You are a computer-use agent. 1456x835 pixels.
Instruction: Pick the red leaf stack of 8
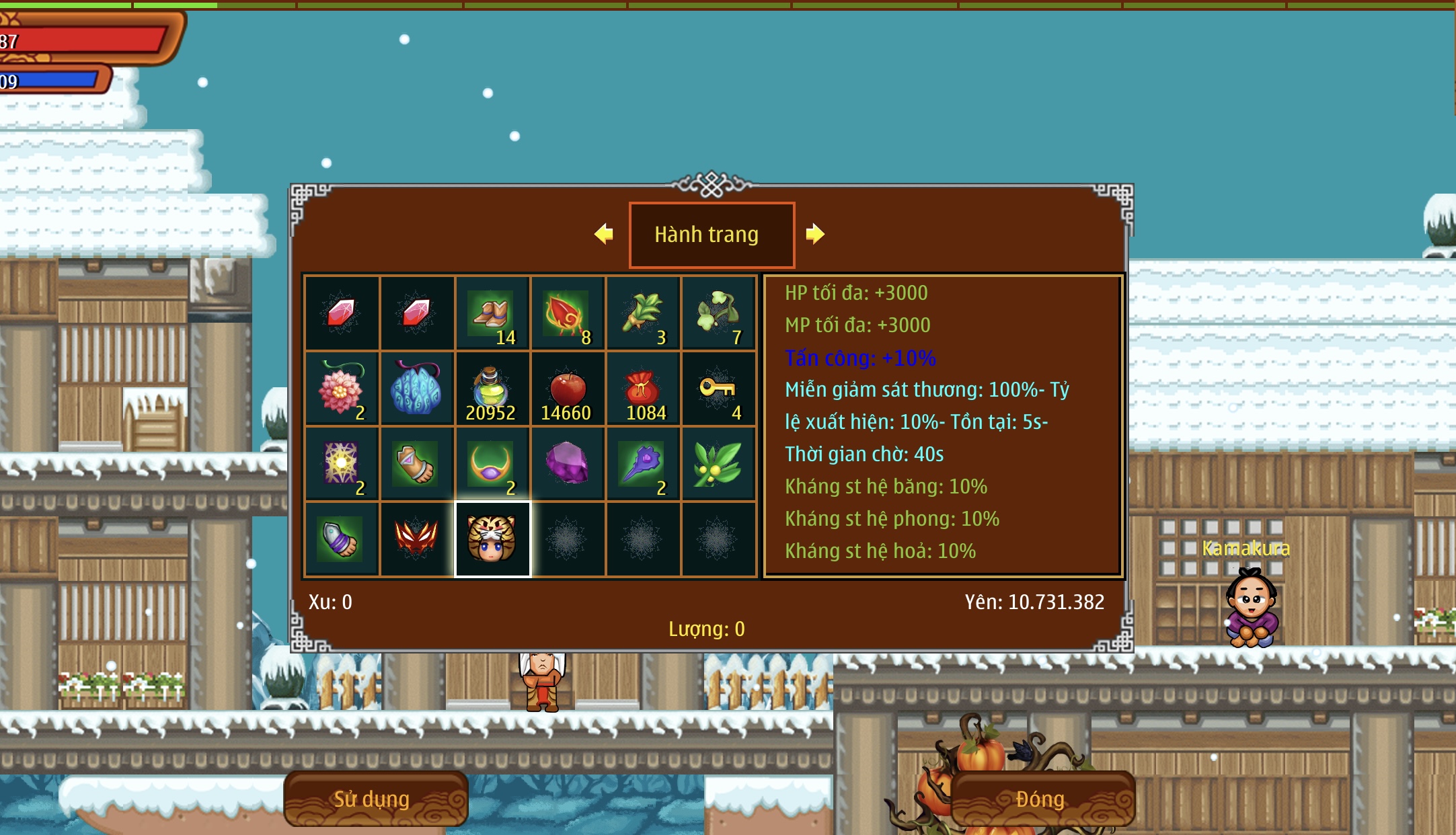[x=568, y=313]
